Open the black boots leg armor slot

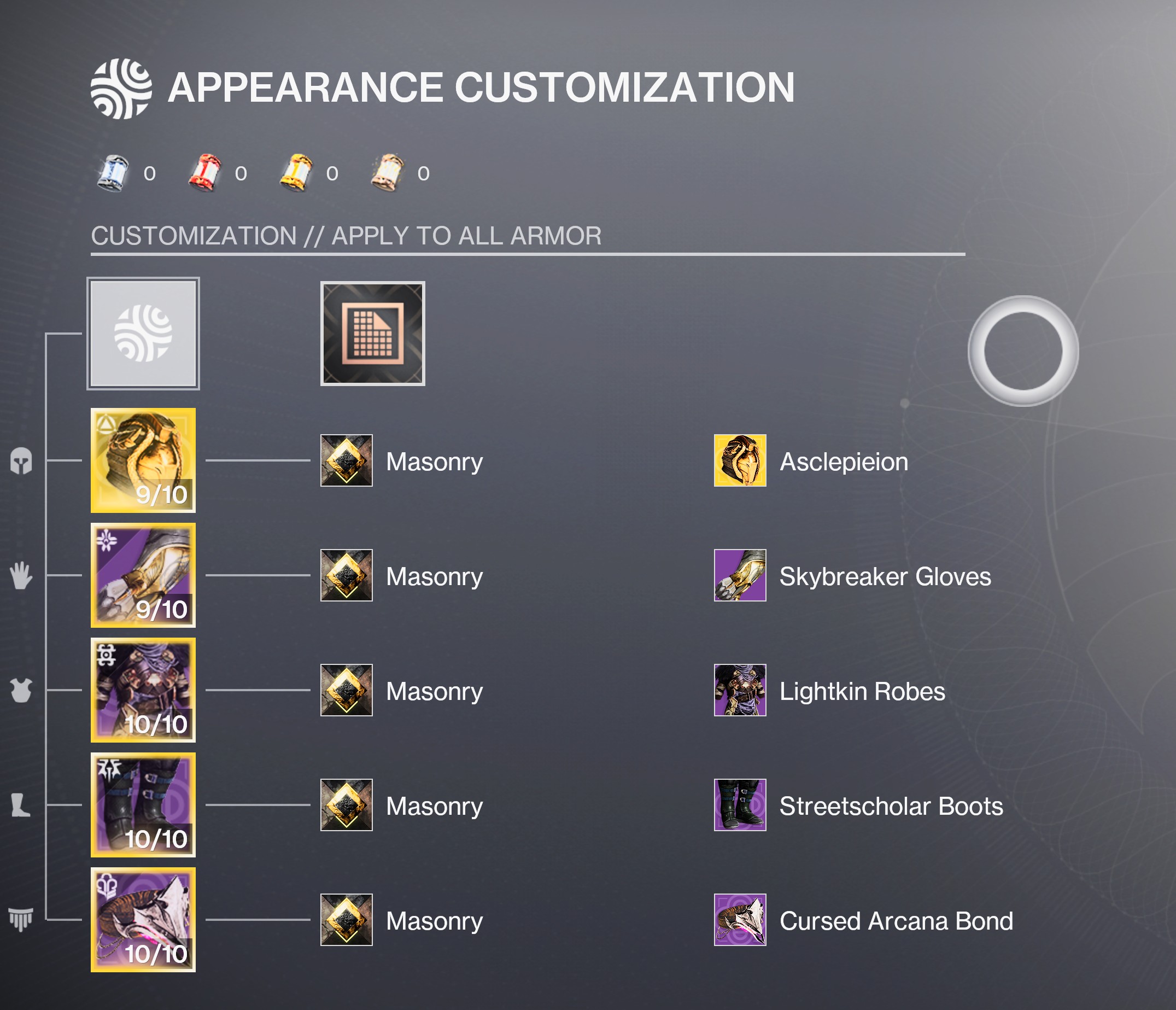[143, 804]
